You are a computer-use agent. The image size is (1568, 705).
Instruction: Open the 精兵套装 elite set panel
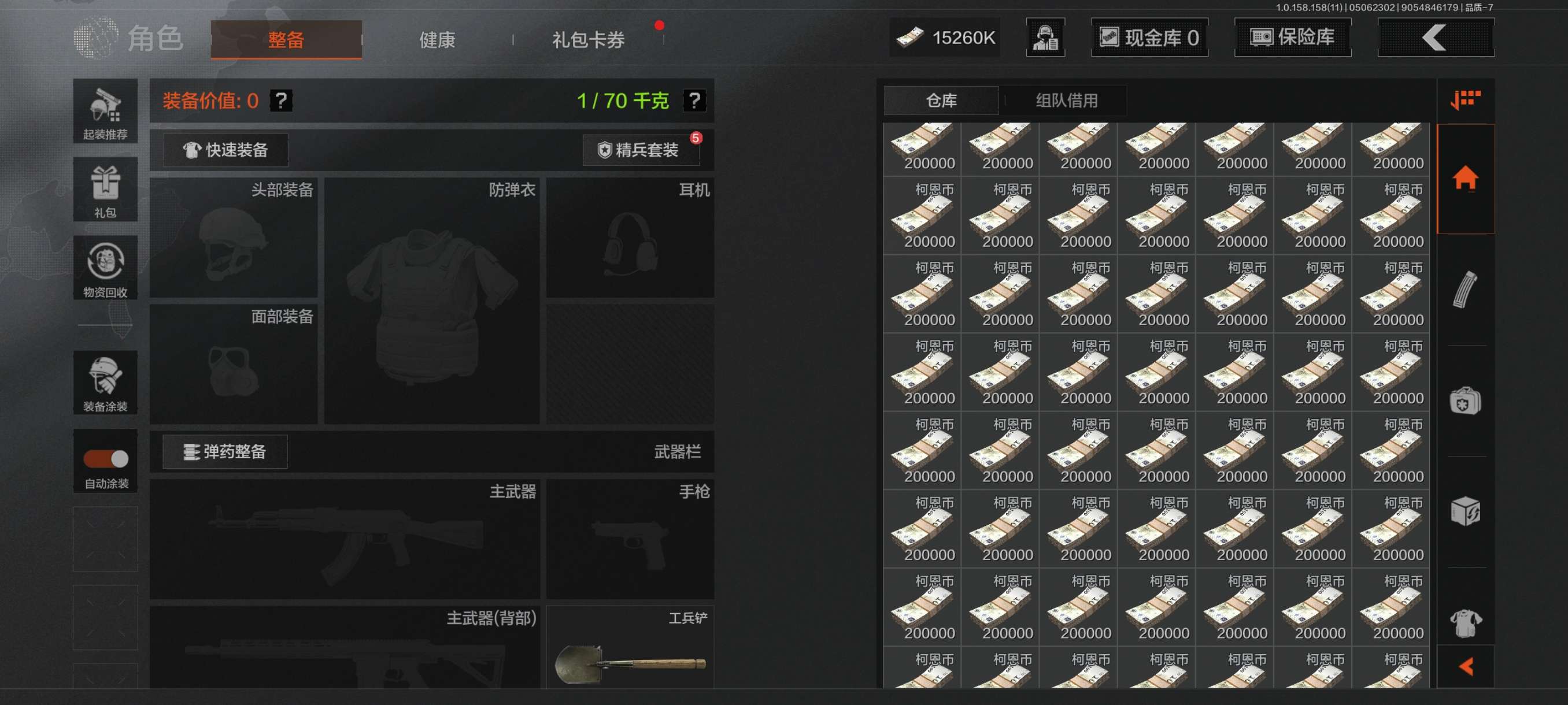point(641,150)
